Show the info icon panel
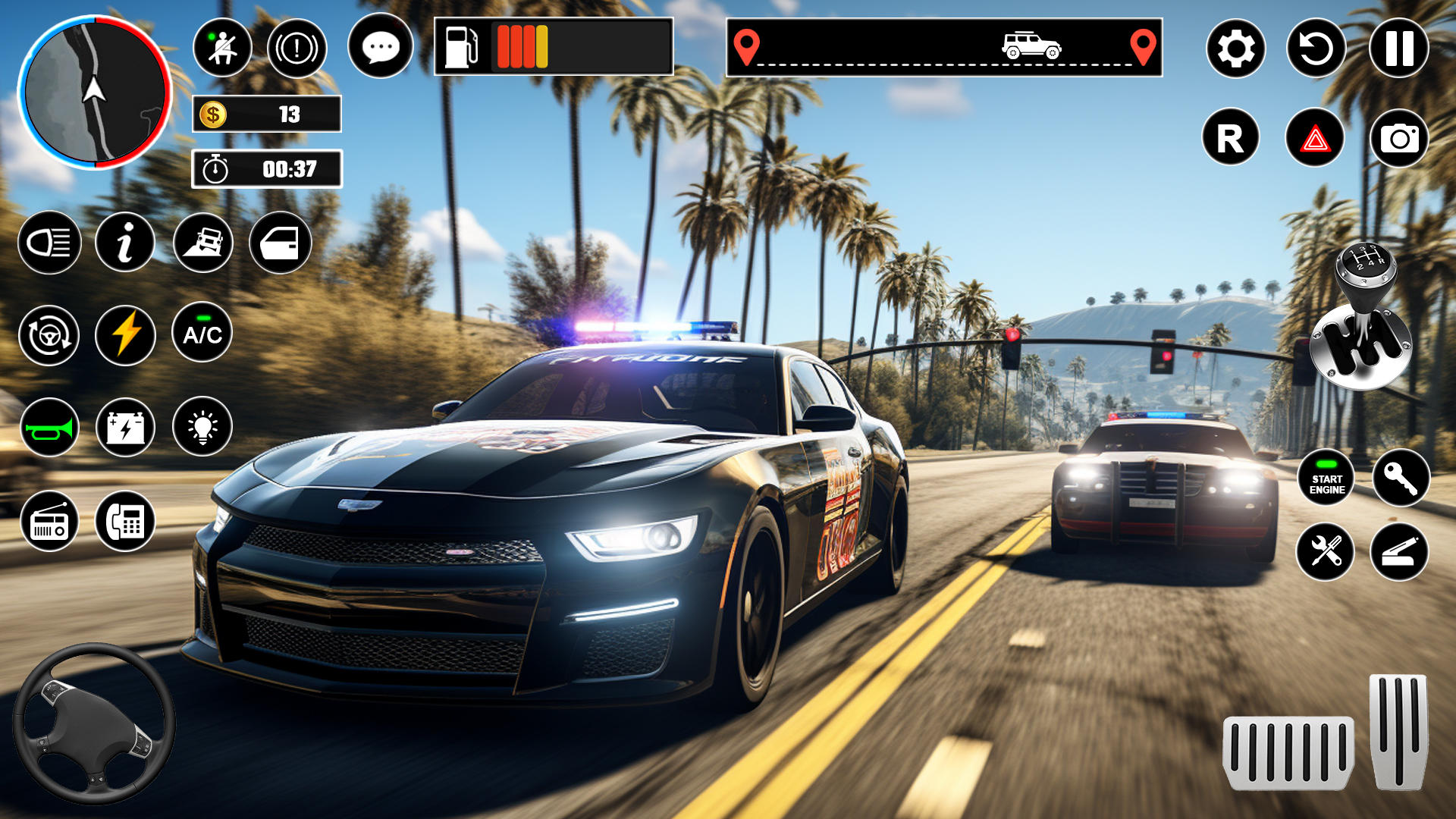Viewport: 1456px width, 819px height. [x=125, y=243]
